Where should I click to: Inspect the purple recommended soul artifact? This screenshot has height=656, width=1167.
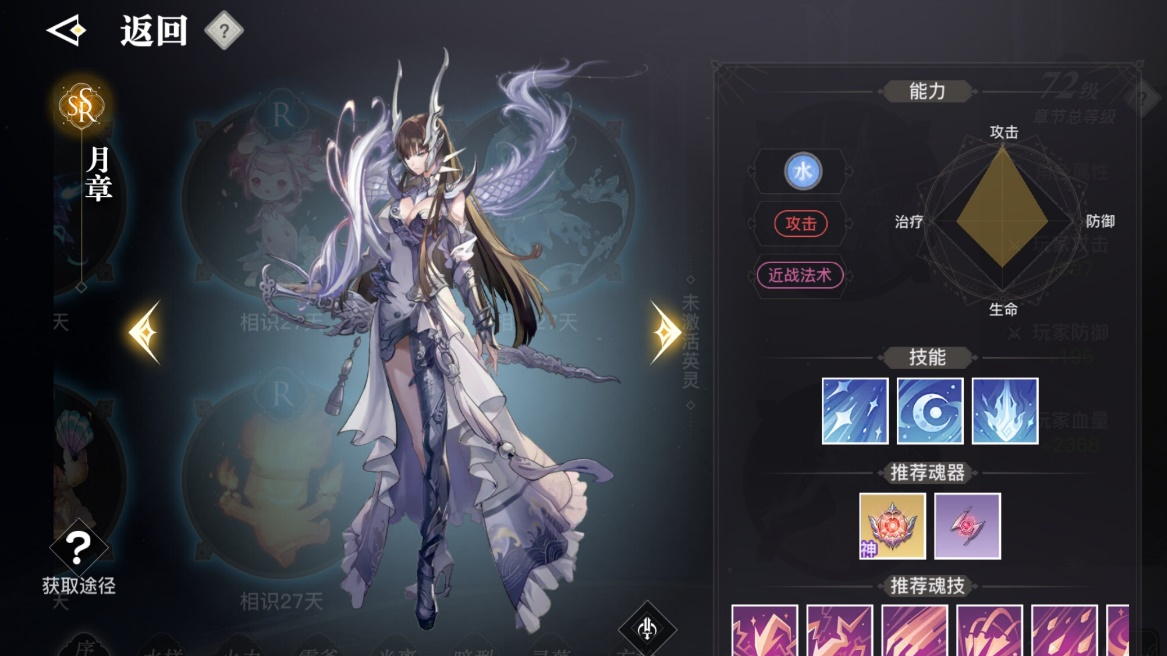point(967,526)
